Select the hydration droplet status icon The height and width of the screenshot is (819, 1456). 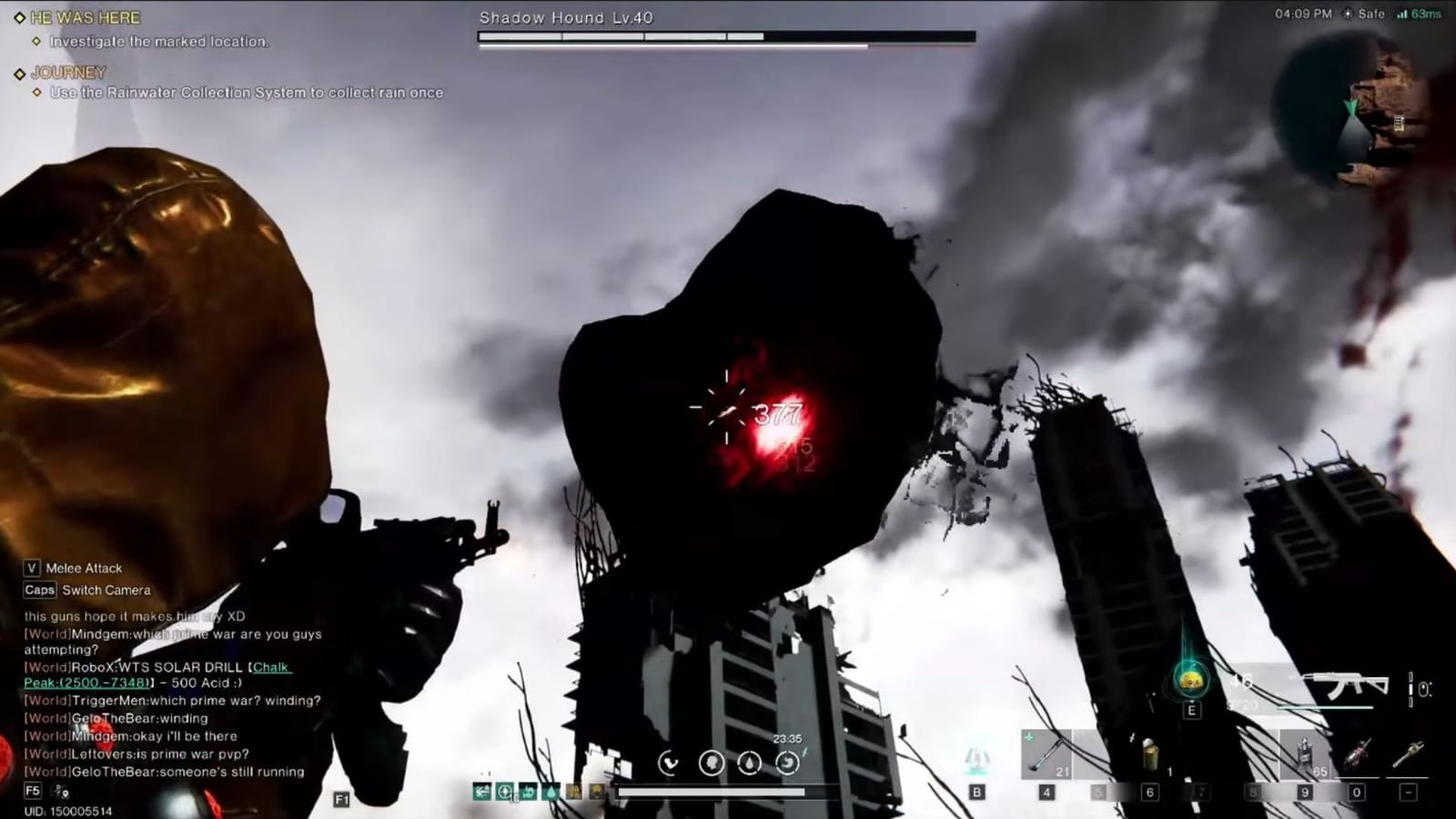click(749, 762)
